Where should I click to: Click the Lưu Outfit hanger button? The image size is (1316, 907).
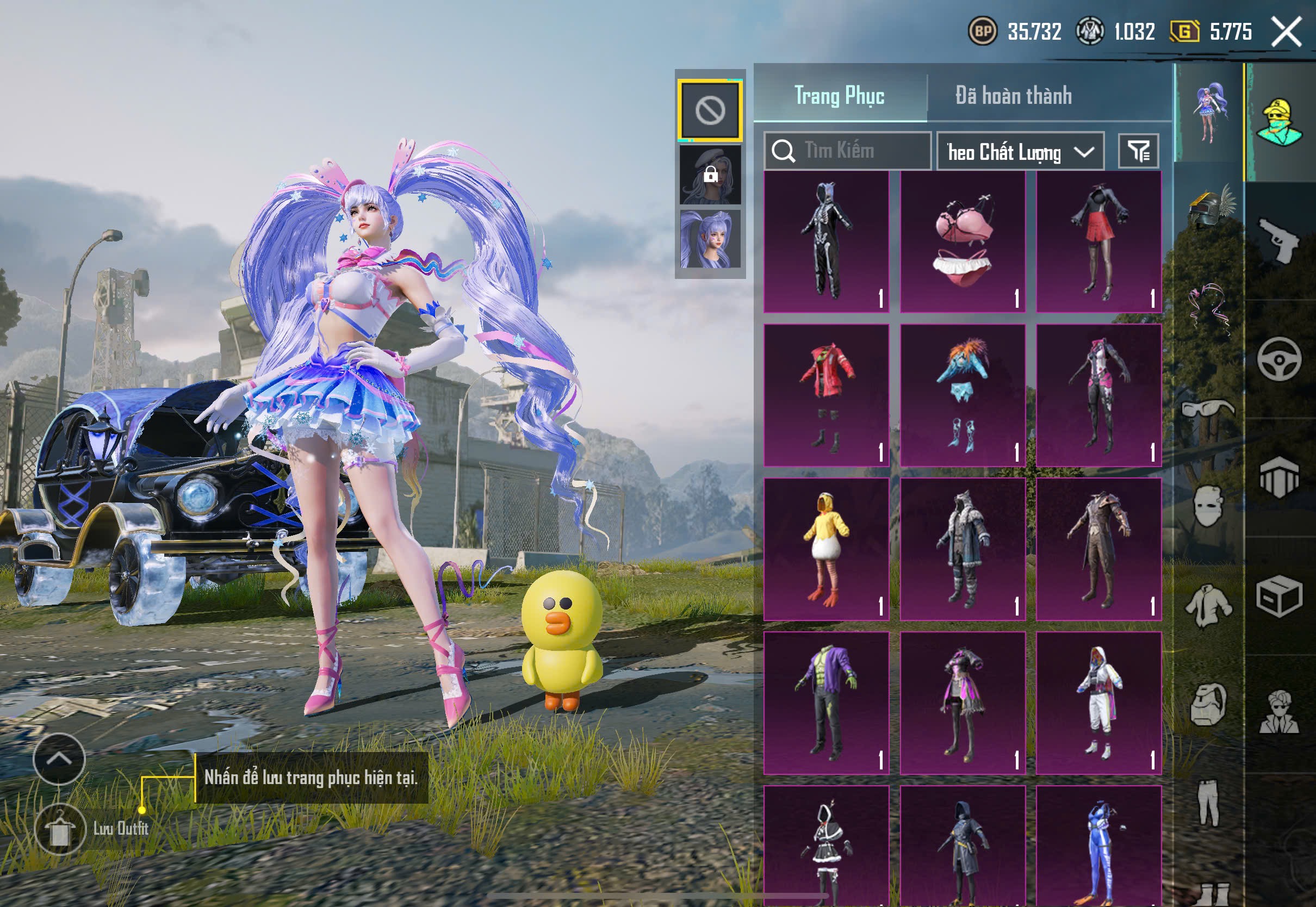click(x=60, y=830)
